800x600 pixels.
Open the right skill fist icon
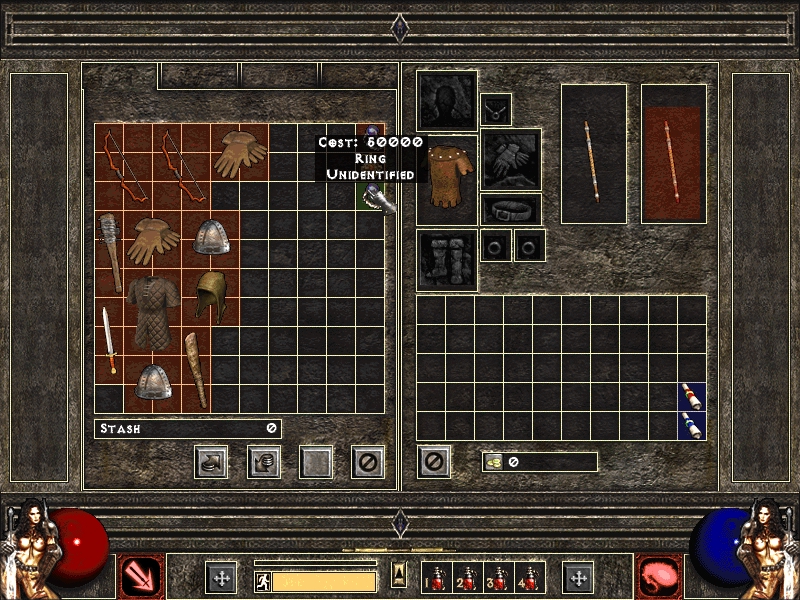coord(657,577)
